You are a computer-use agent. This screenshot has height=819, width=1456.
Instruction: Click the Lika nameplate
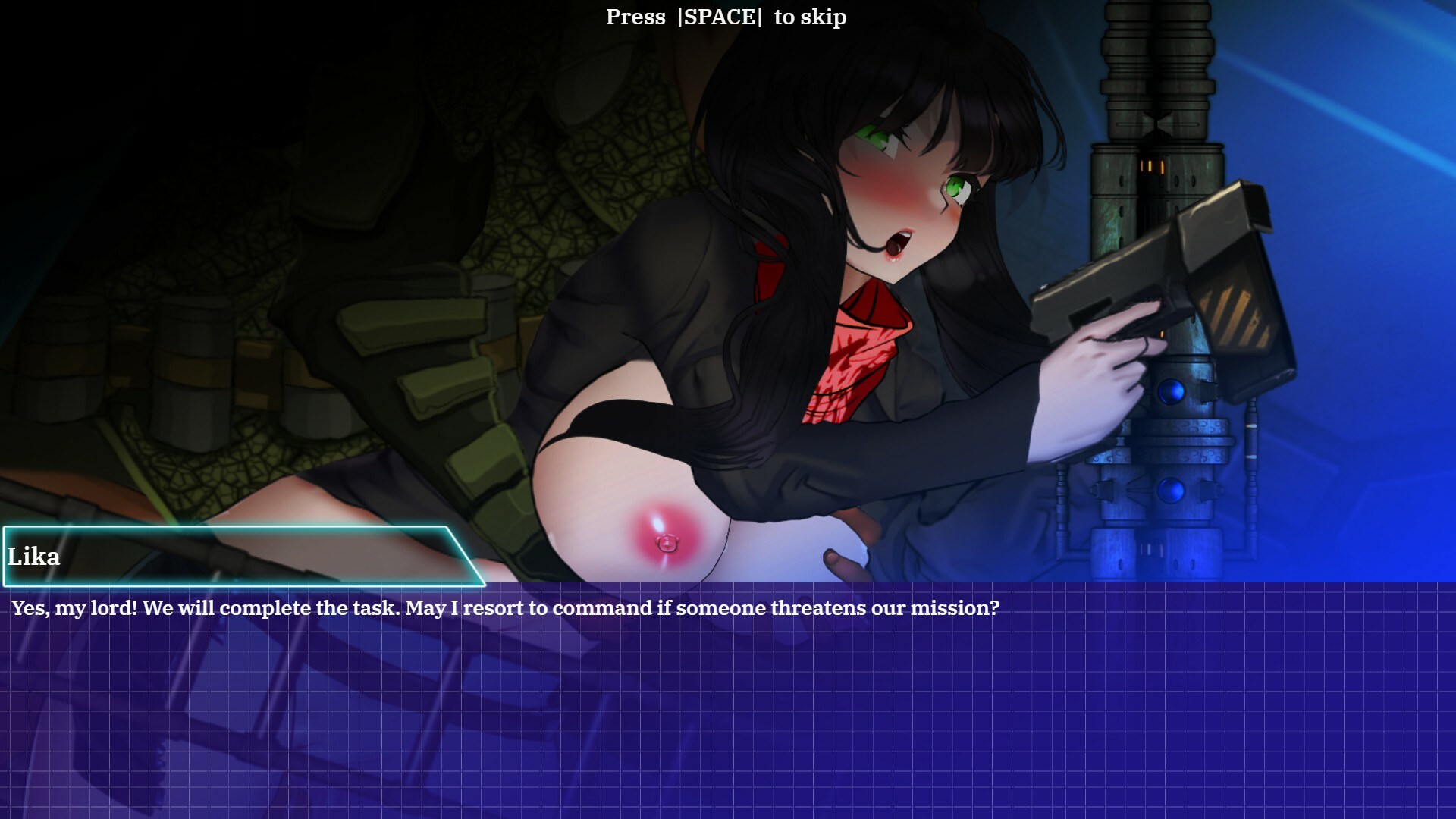pos(227,557)
